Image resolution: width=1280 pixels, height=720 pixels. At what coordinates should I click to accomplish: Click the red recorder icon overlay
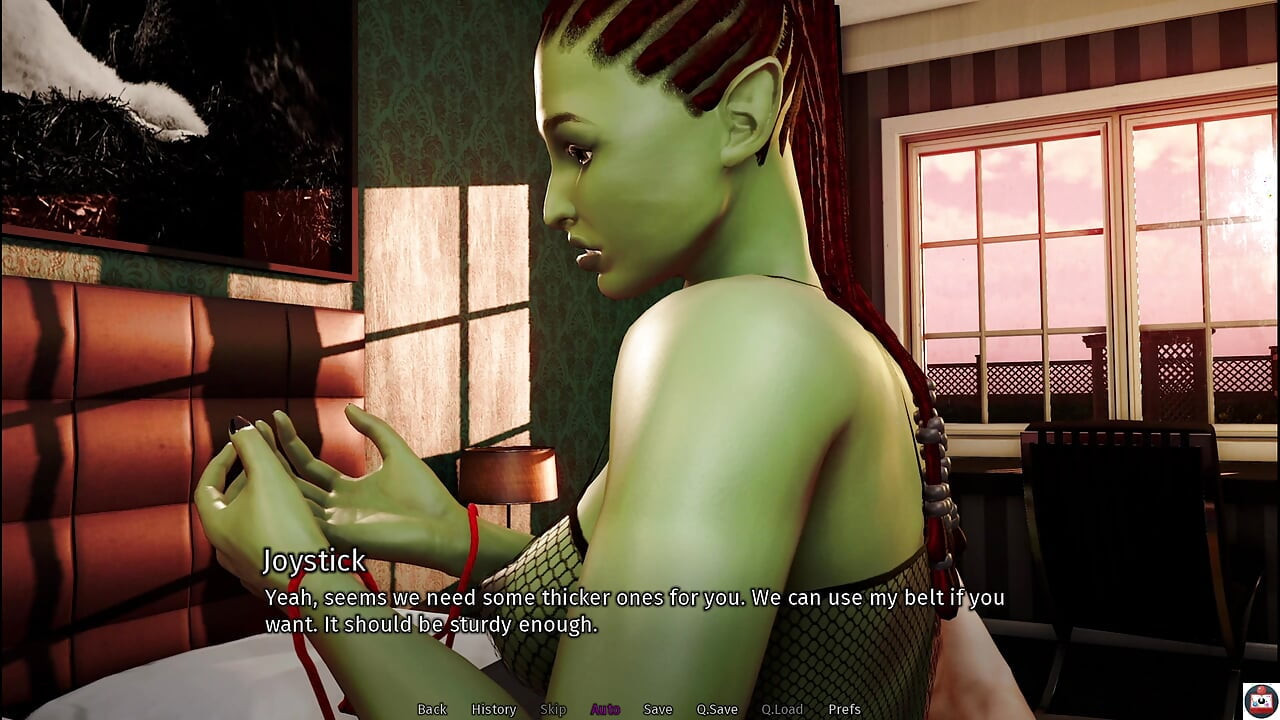point(1260,700)
